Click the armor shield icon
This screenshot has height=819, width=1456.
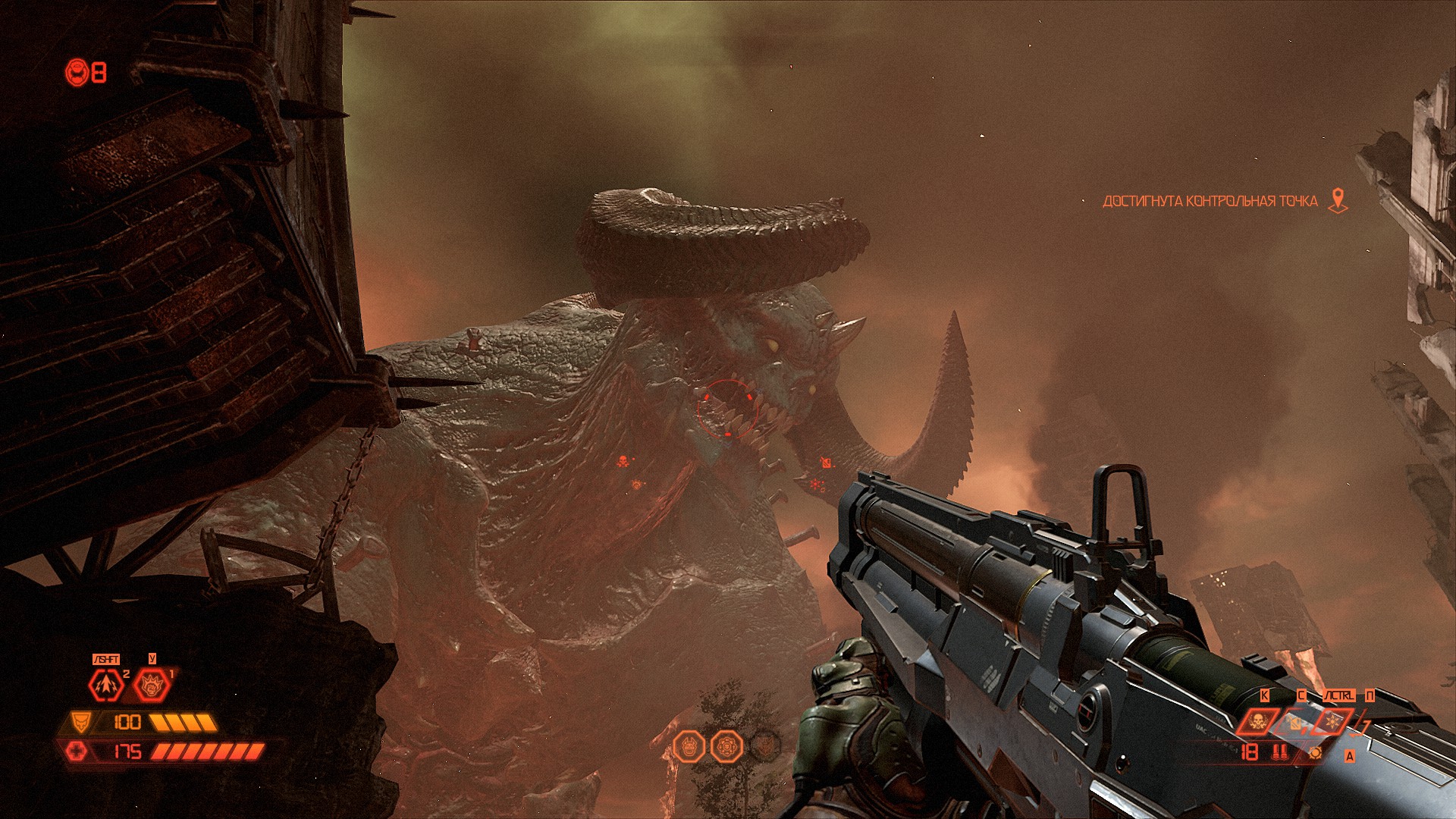pyautogui.click(x=80, y=721)
